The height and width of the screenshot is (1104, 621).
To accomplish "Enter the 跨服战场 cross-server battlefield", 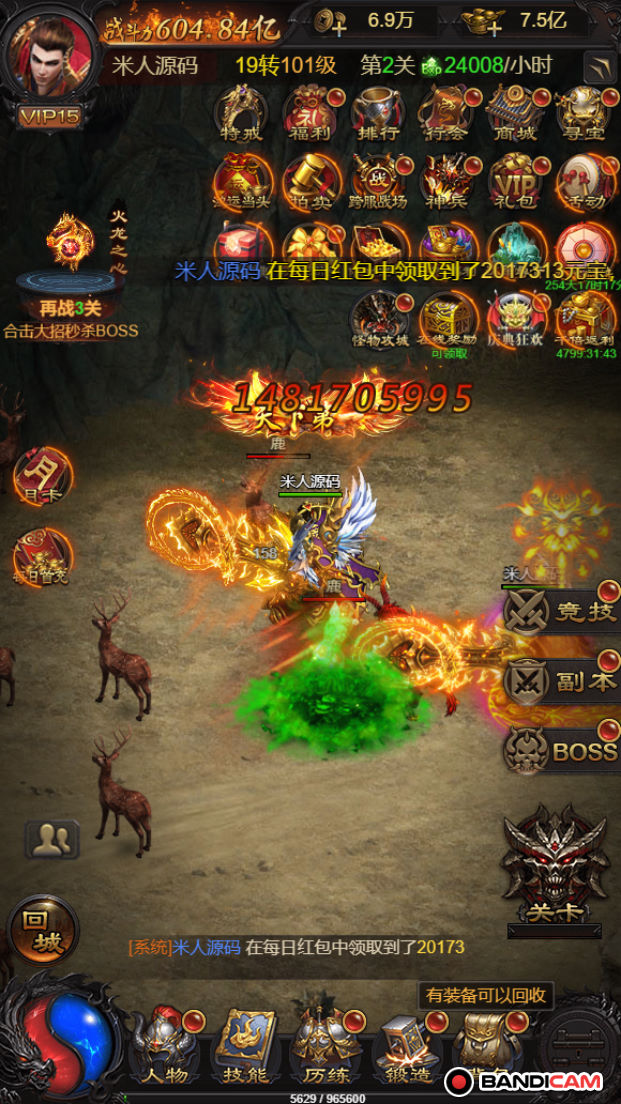I will coord(378,181).
